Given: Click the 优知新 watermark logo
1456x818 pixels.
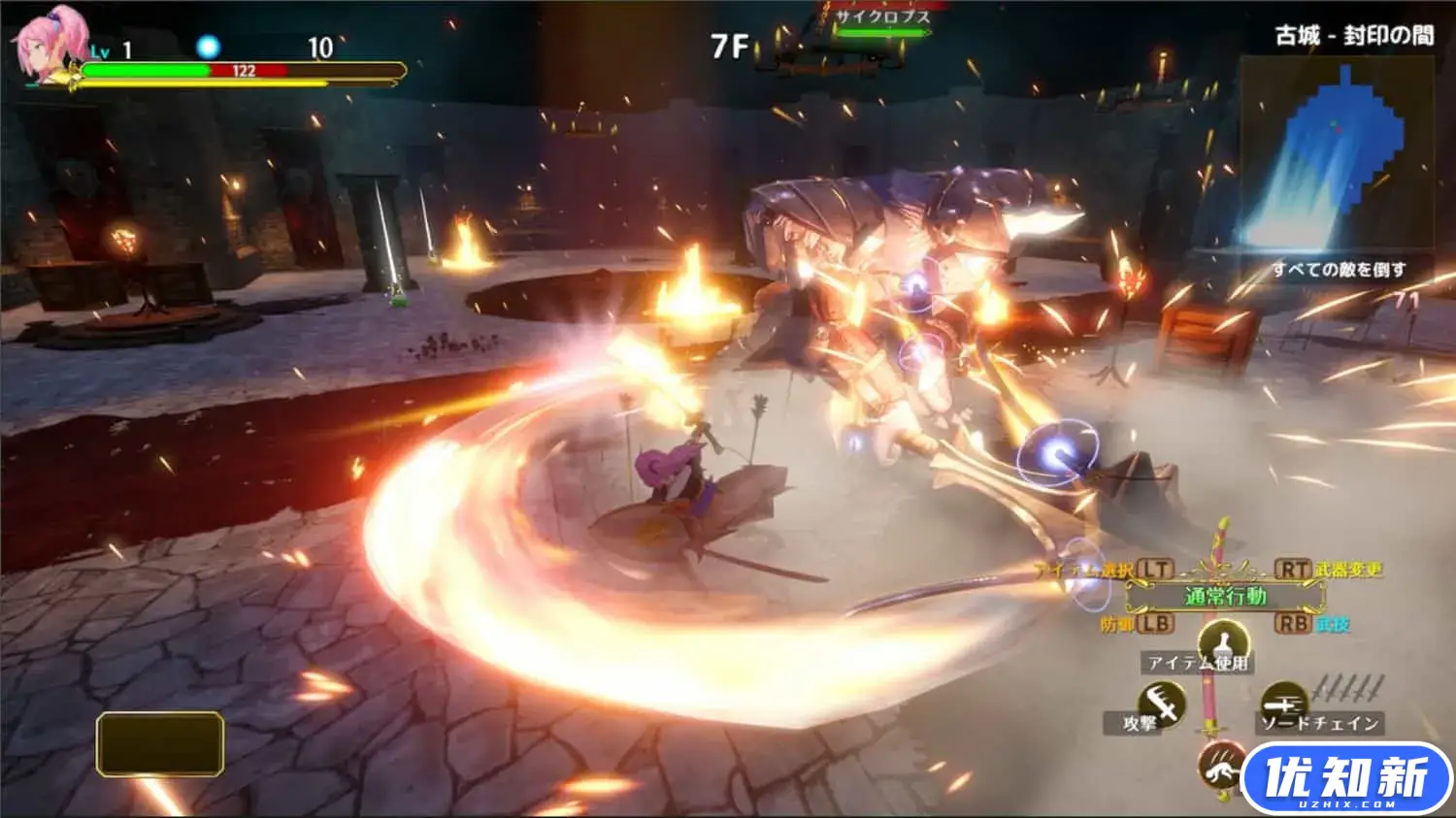Looking at the screenshot, I should [1347, 779].
